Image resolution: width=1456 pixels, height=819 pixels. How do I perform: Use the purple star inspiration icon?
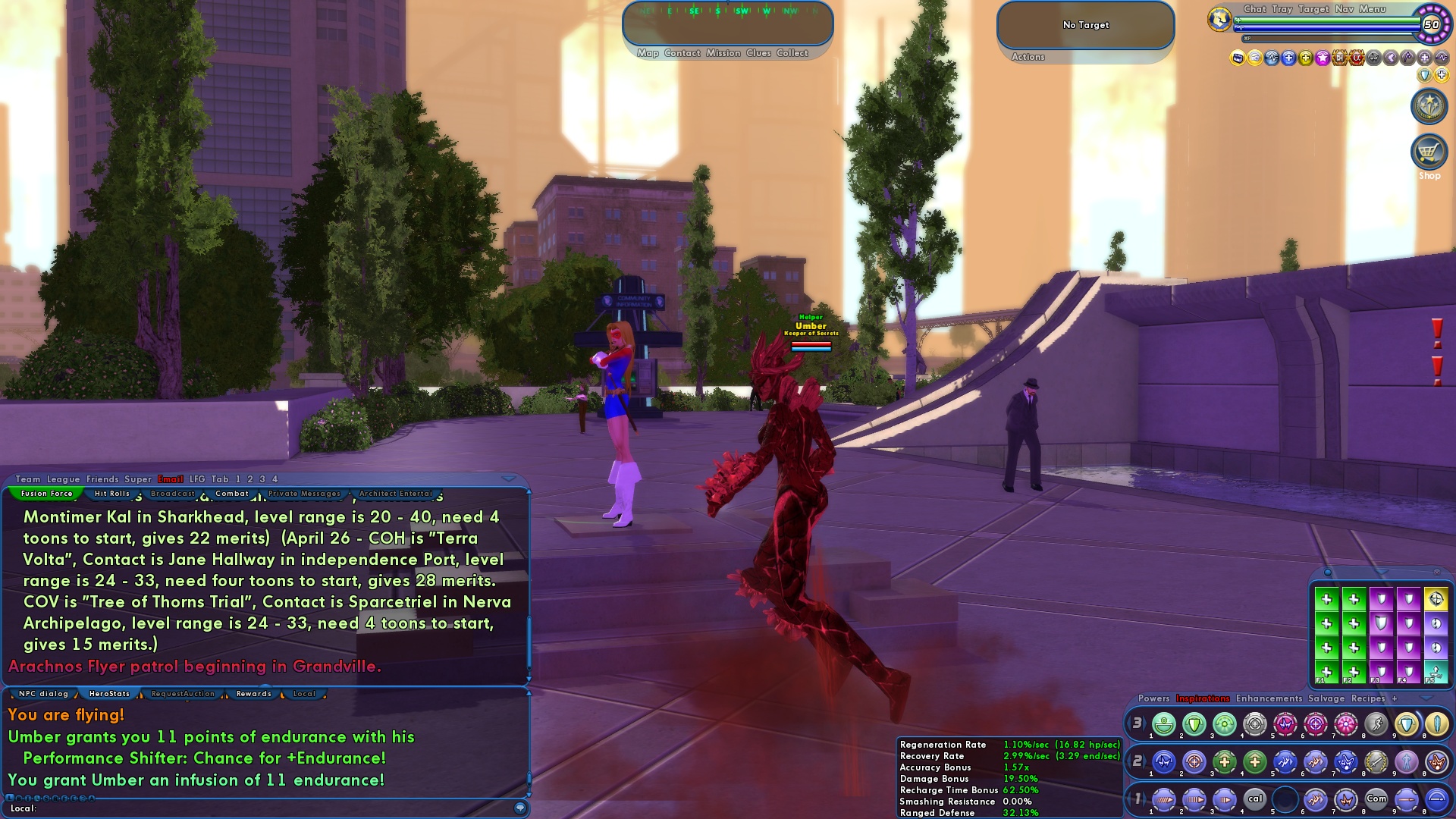coord(1322,58)
